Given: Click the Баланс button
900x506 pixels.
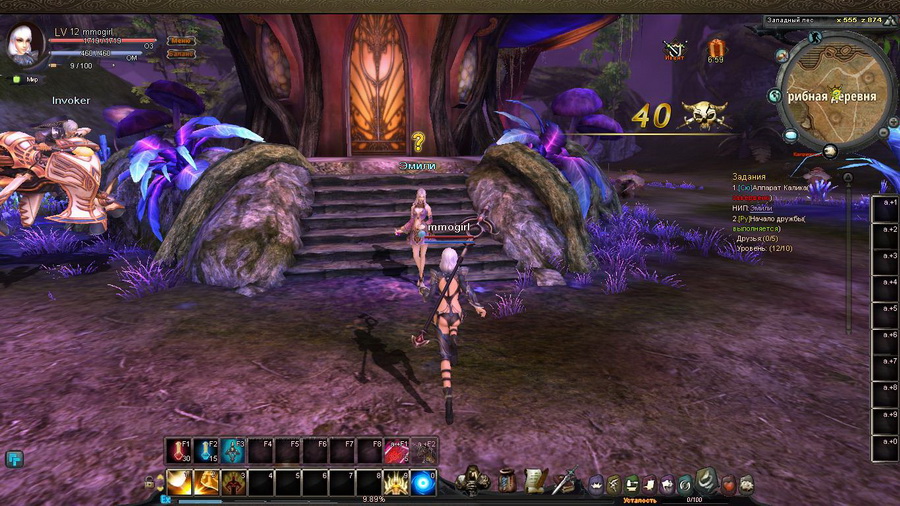Looking at the screenshot, I should click(x=181, y=53).
